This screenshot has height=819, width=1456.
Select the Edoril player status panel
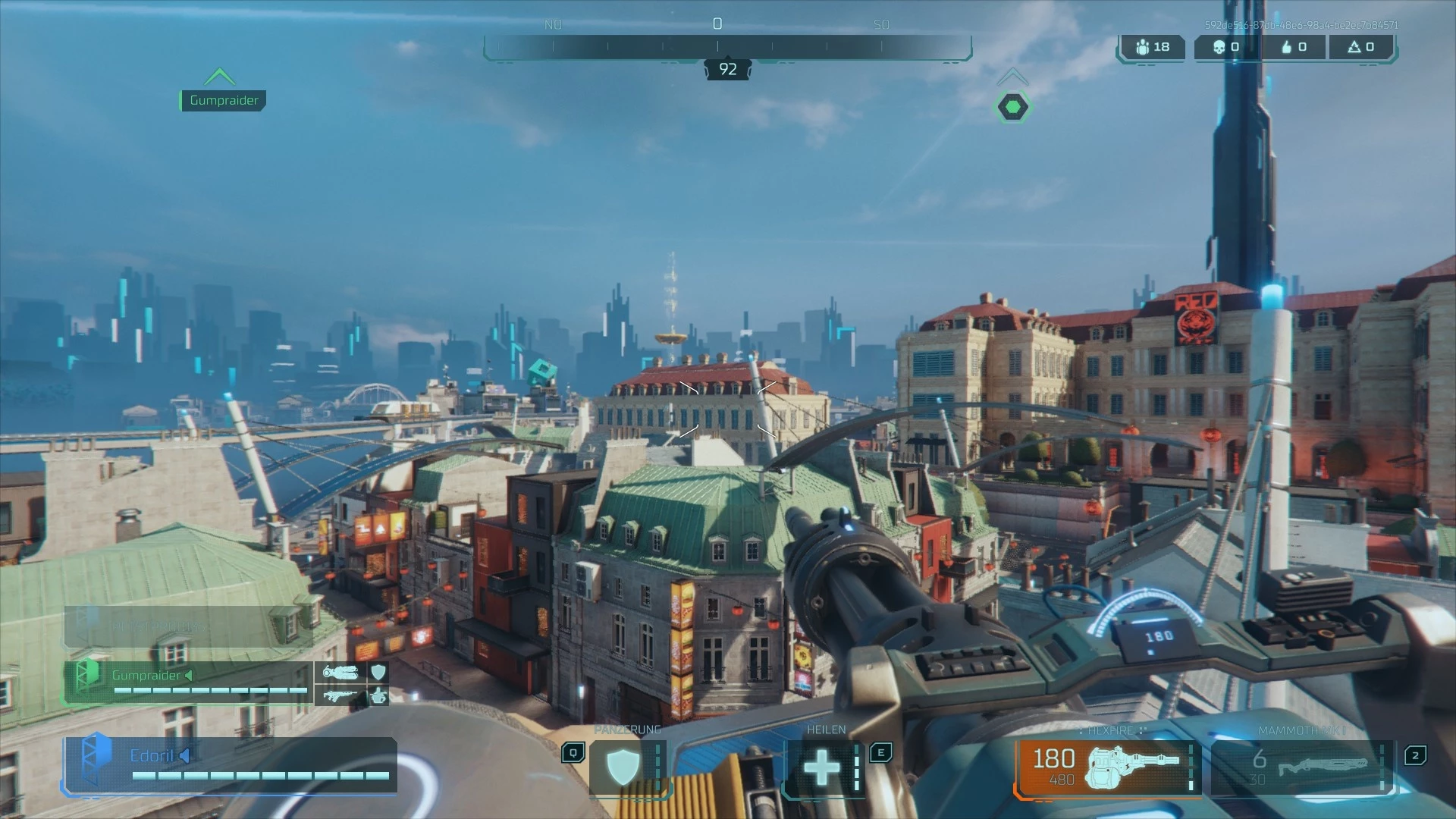coord(231,764)
